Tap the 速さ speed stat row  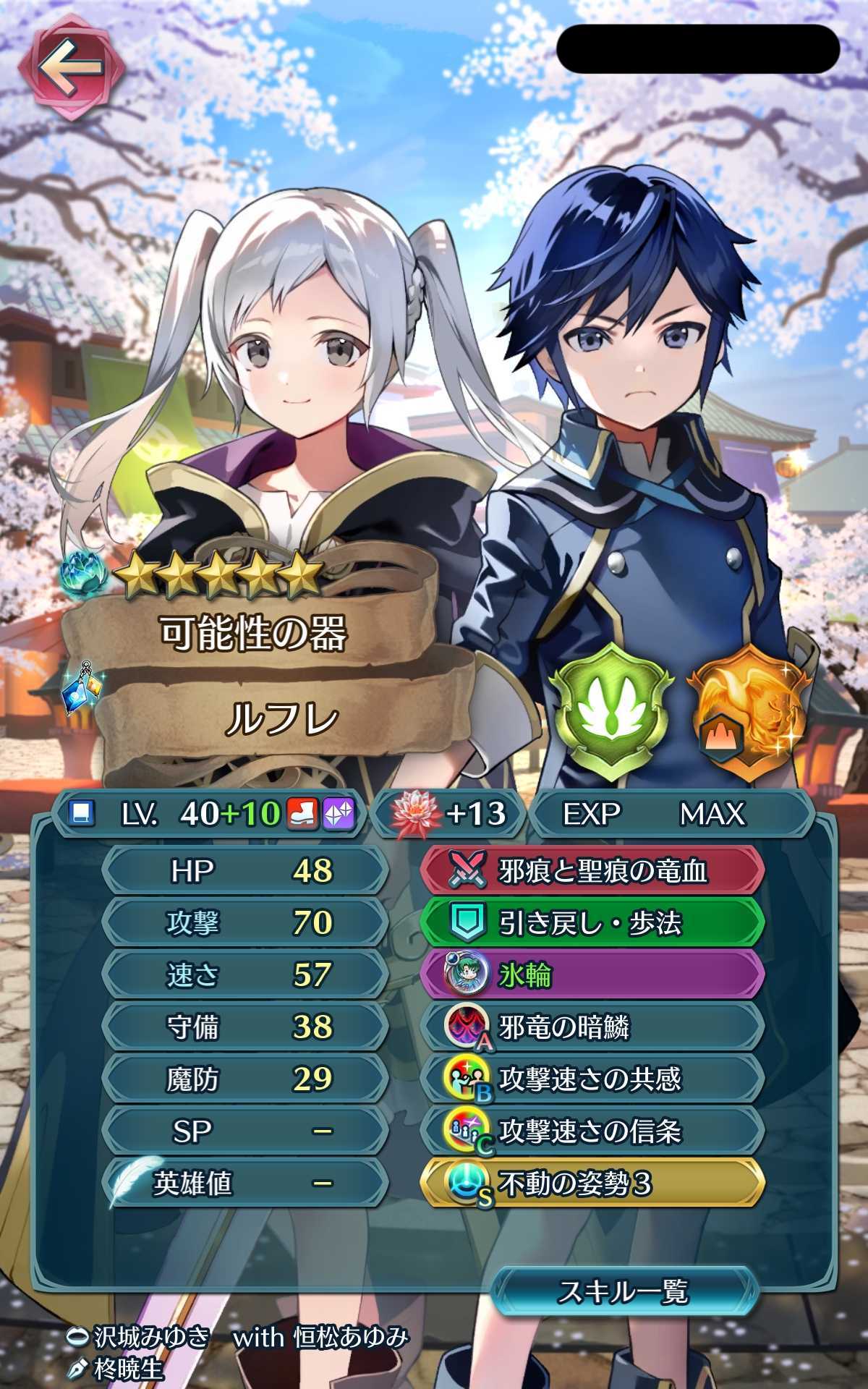(x=244, y=975)
